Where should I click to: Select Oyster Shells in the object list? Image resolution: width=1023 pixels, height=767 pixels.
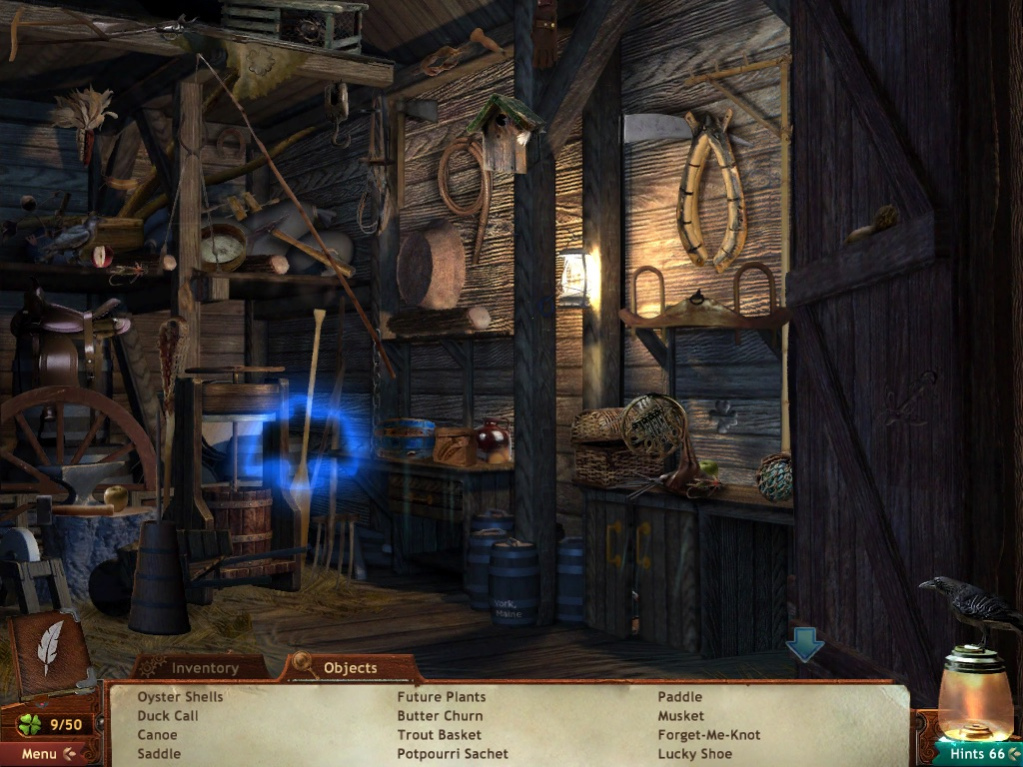(x=180, y=697)
